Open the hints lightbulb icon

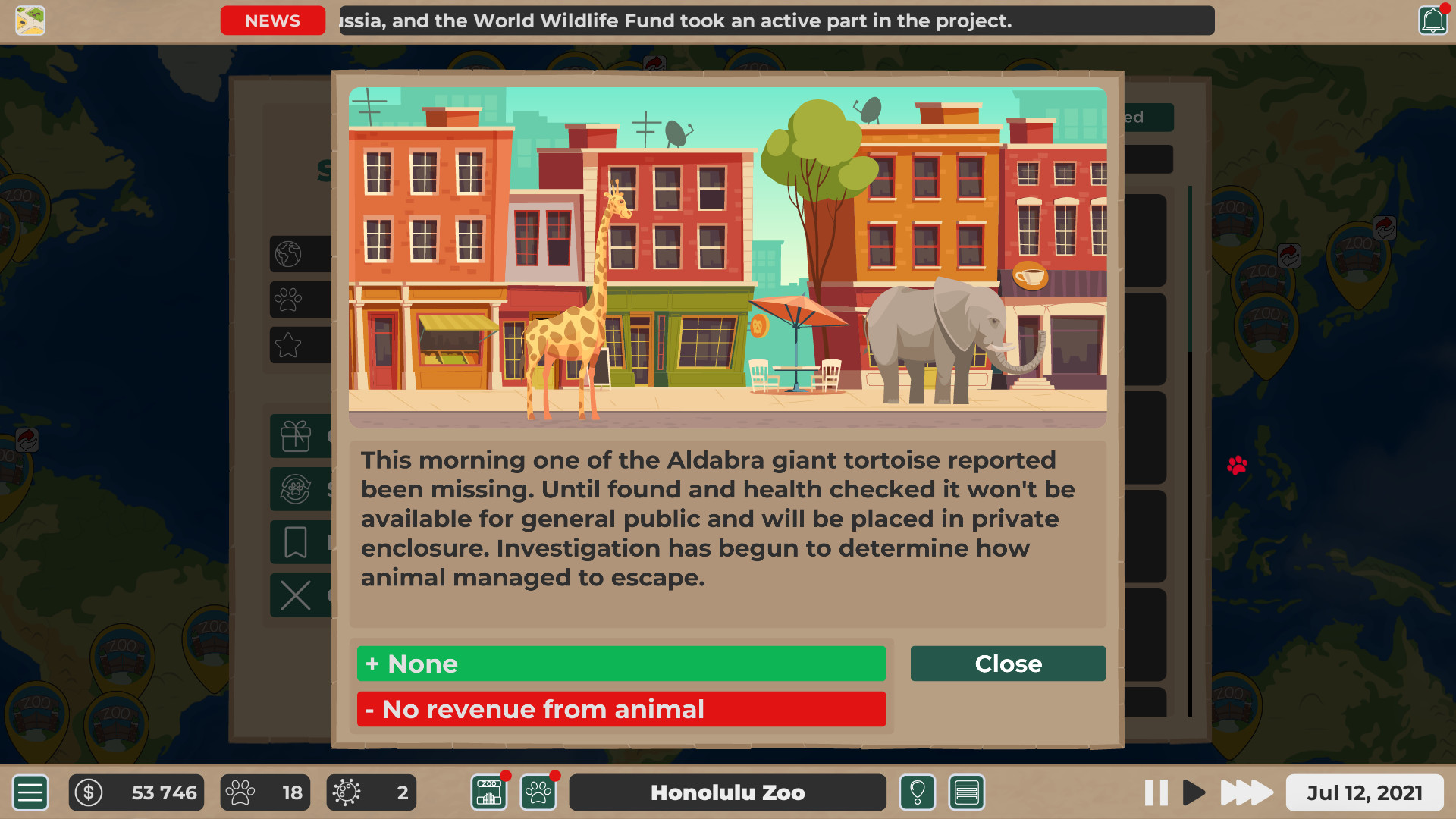coord(917,792)
